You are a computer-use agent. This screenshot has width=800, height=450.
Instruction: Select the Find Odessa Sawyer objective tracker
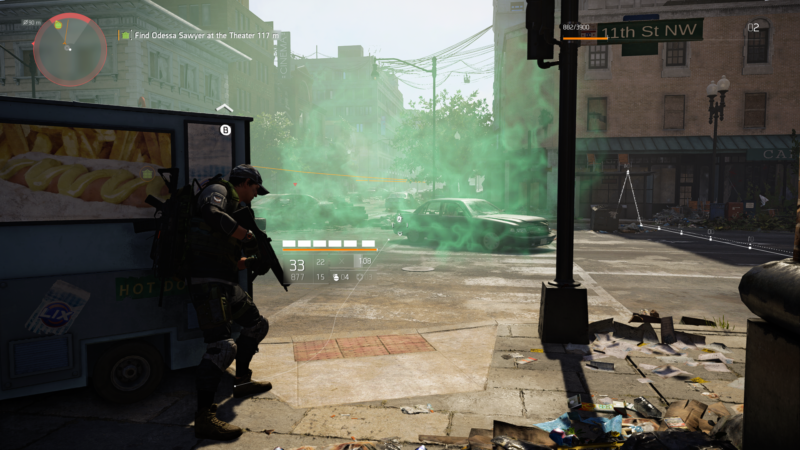tap(200, 35)
